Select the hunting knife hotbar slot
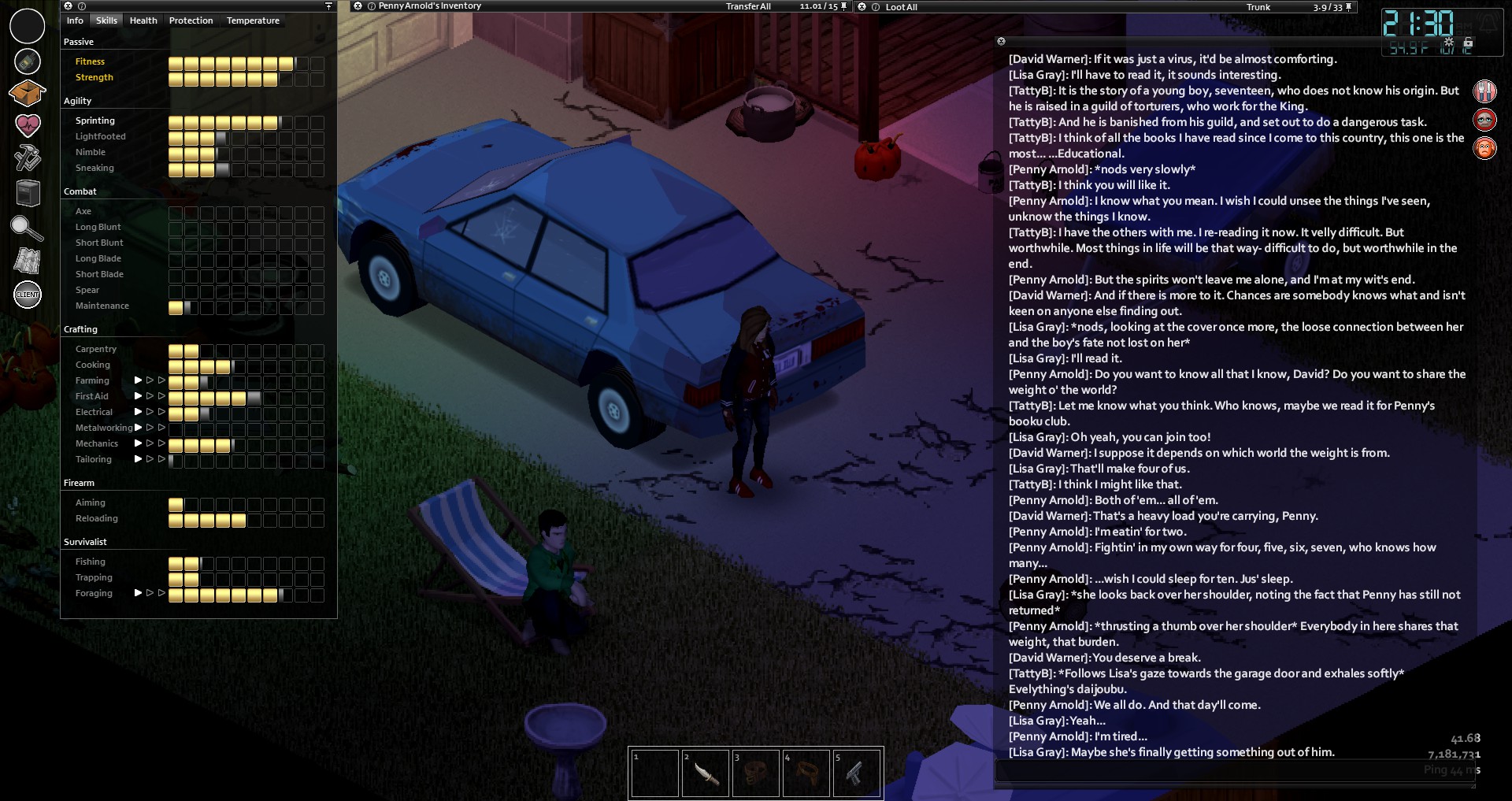The height and width of the screenshot is (801, 1512). pos(705,773)
